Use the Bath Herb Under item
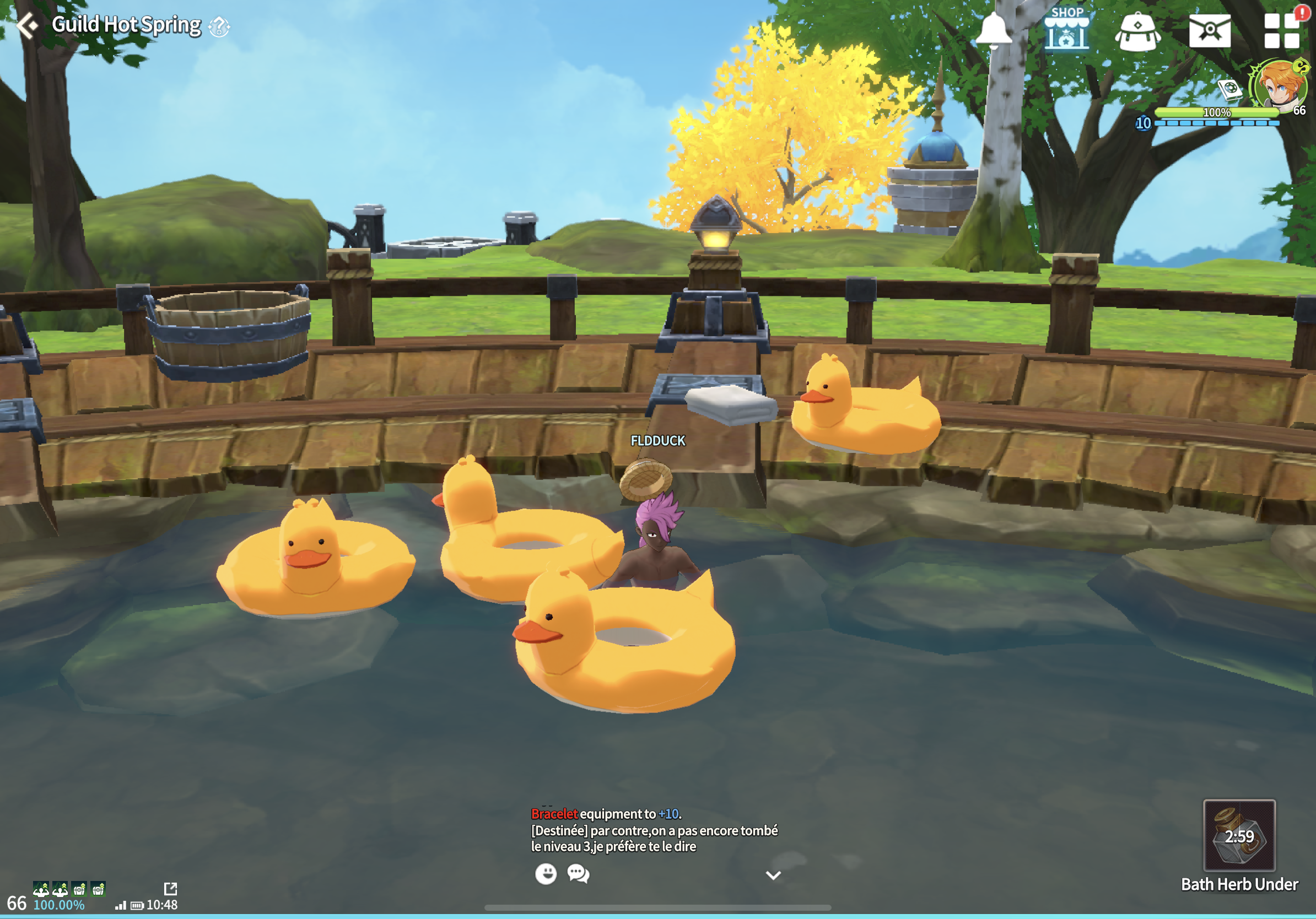This screenshot has width=1316, height=919. click(x=1239, y=836)
